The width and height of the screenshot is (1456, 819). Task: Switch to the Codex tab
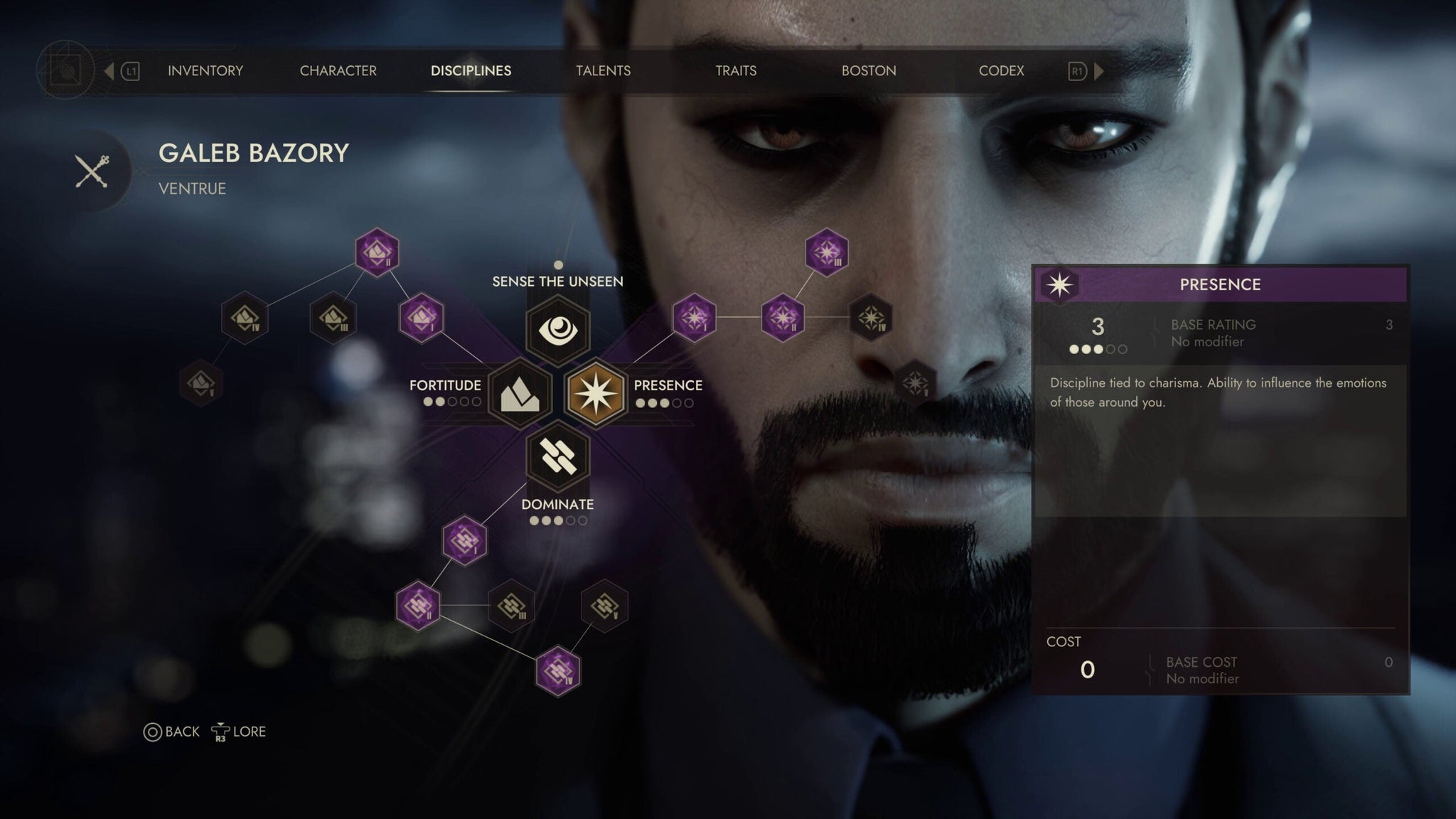point(1001,71)
